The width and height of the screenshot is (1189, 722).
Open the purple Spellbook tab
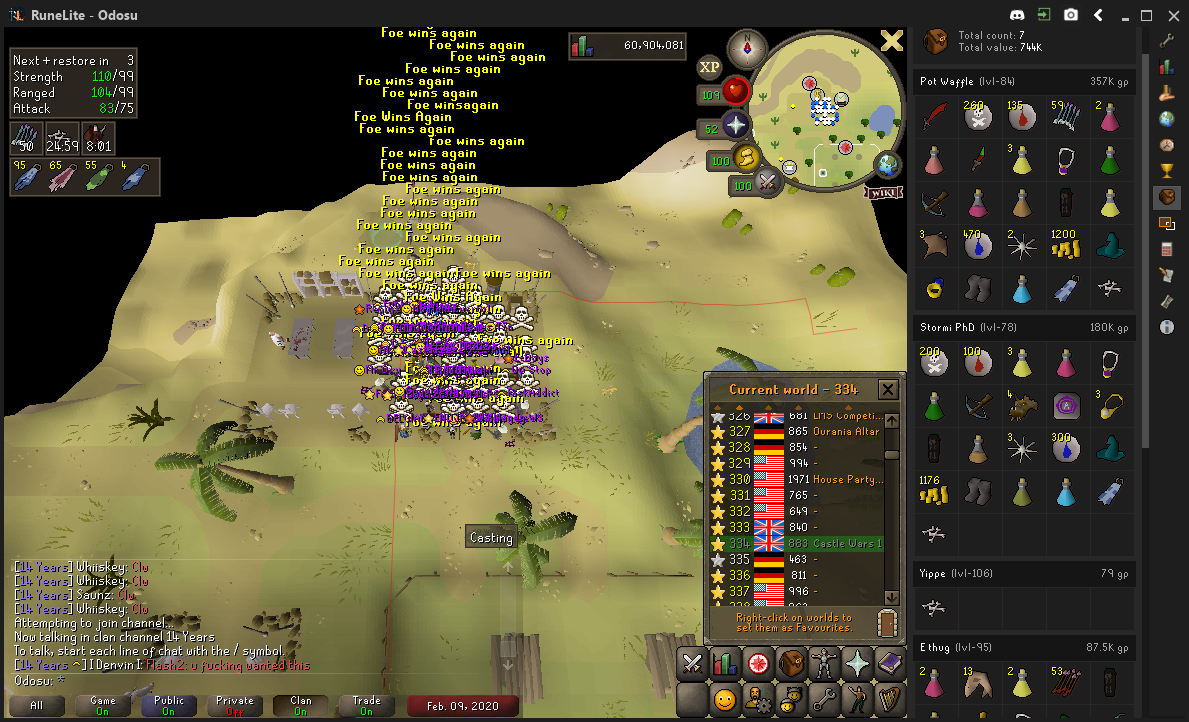point(889,663)
